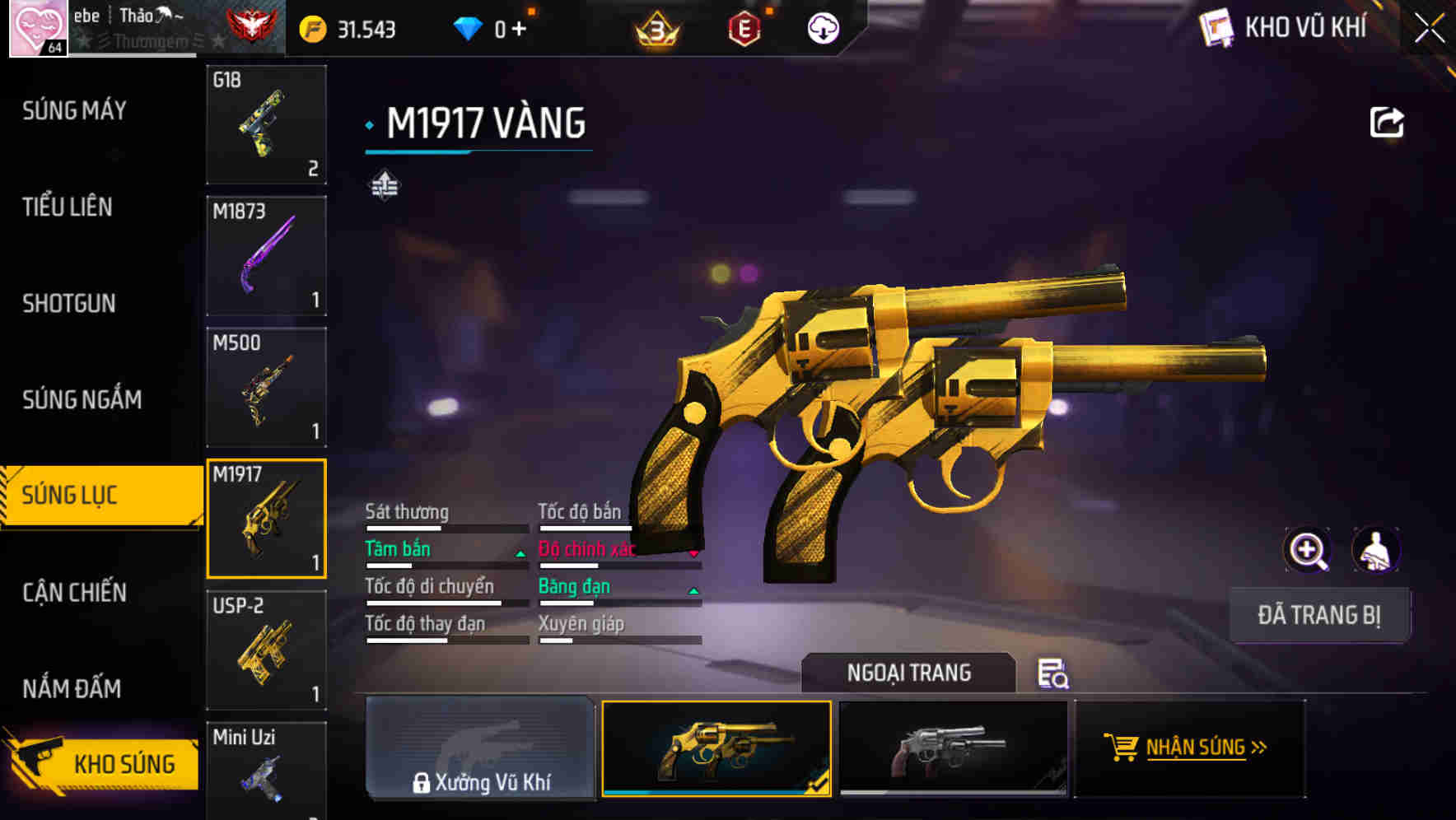
Task: Open the locked Xưởng Vũ Khí slot
Action: [480, 748]
